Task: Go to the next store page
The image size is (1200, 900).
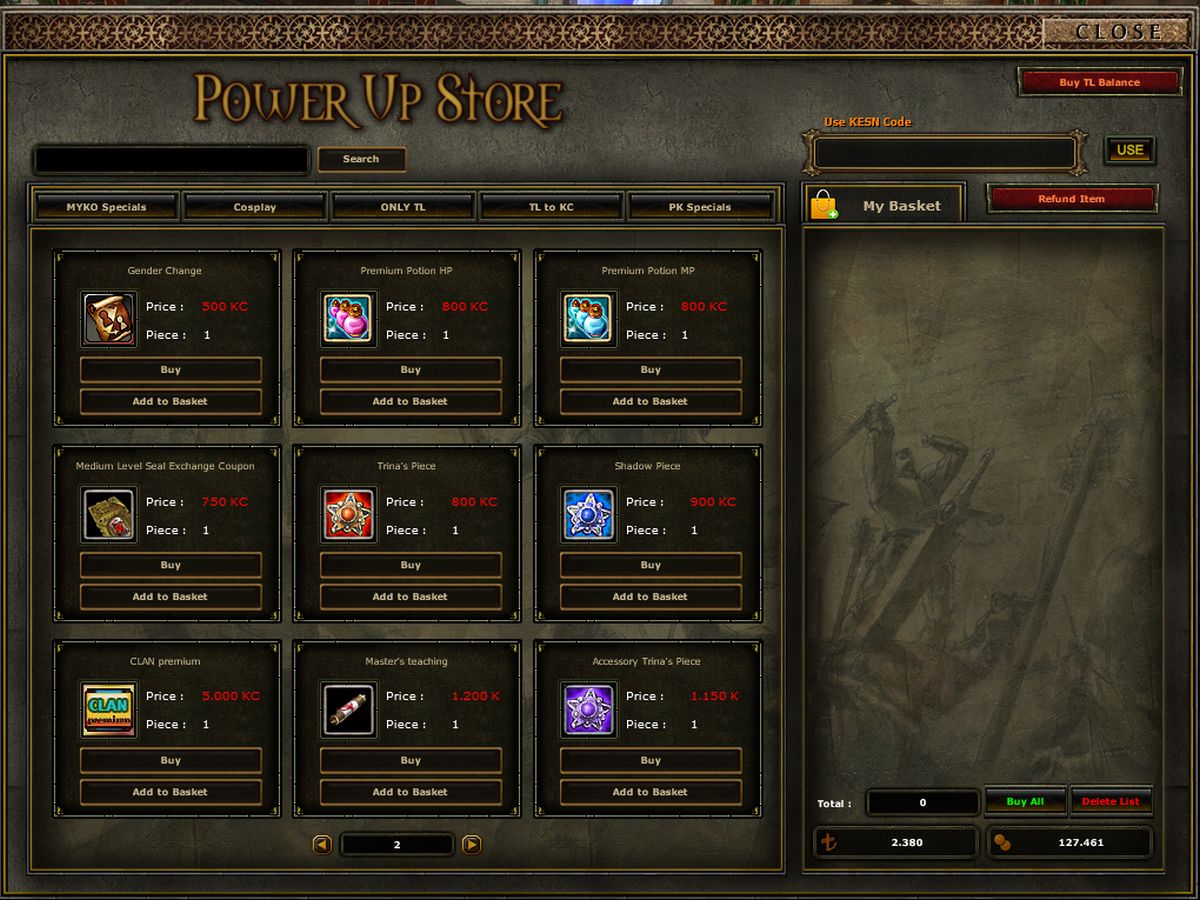Action: (x=472, y=845)
